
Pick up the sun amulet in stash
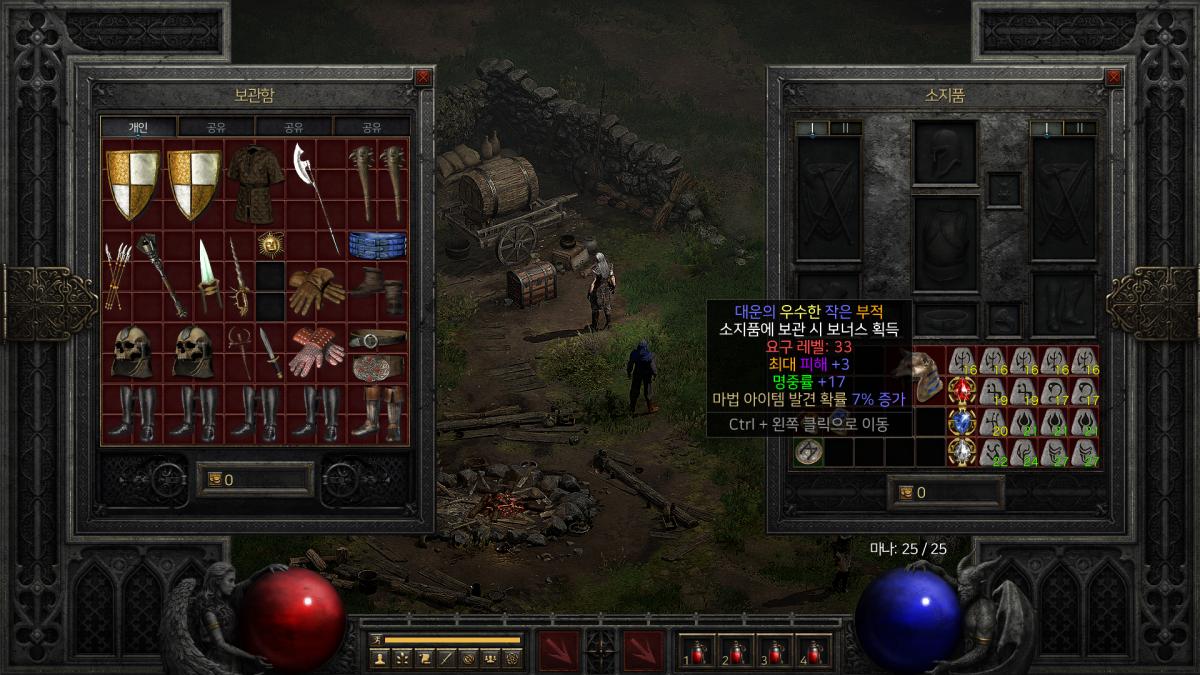[x=268, y=243]
